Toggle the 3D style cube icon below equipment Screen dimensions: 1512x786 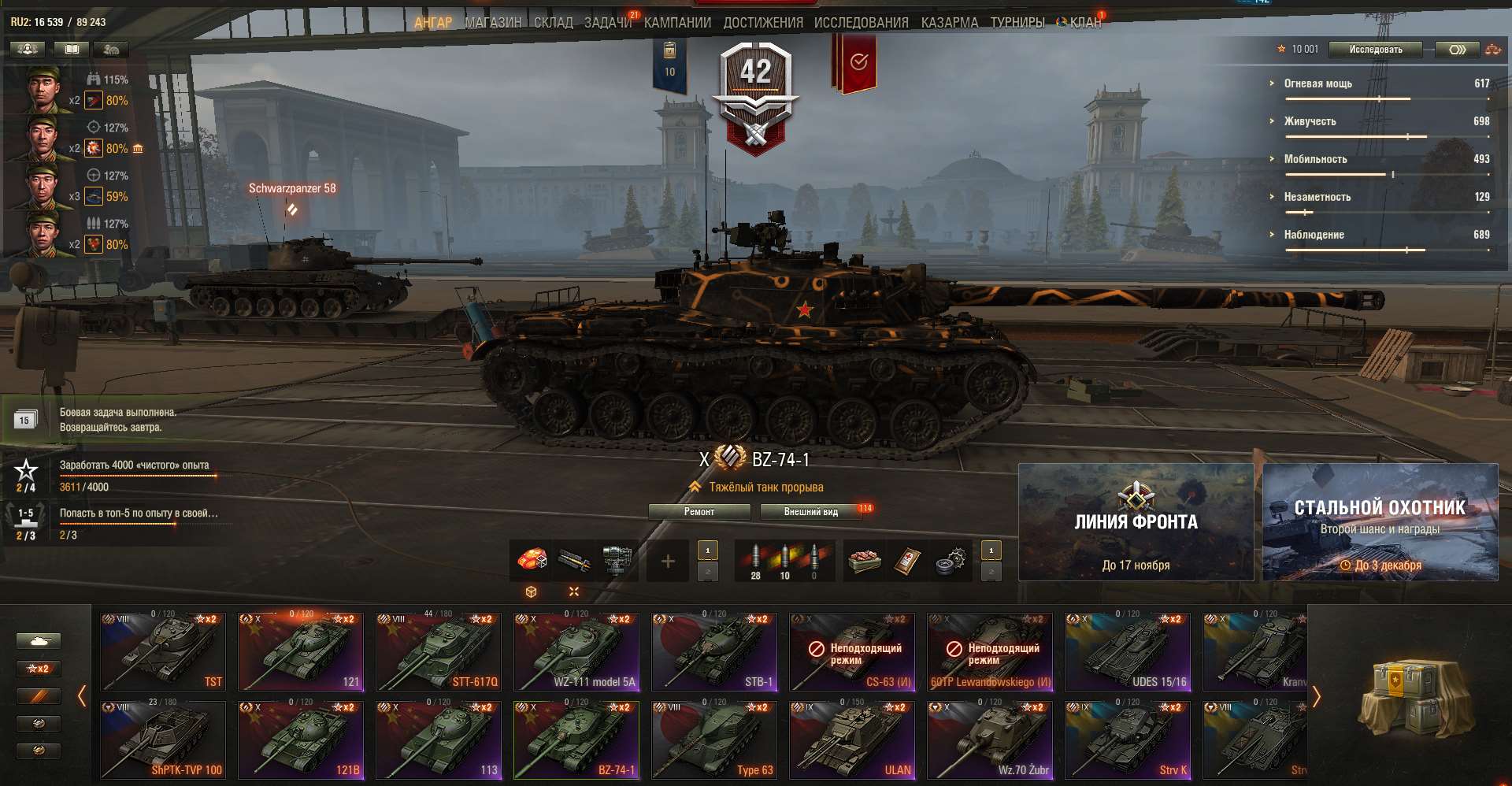pyautogui.click(x=532, y=591)
